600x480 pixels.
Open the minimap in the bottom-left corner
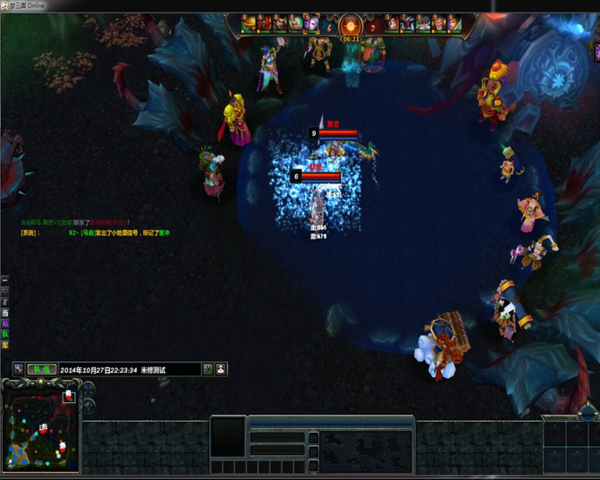pos(40,428)
